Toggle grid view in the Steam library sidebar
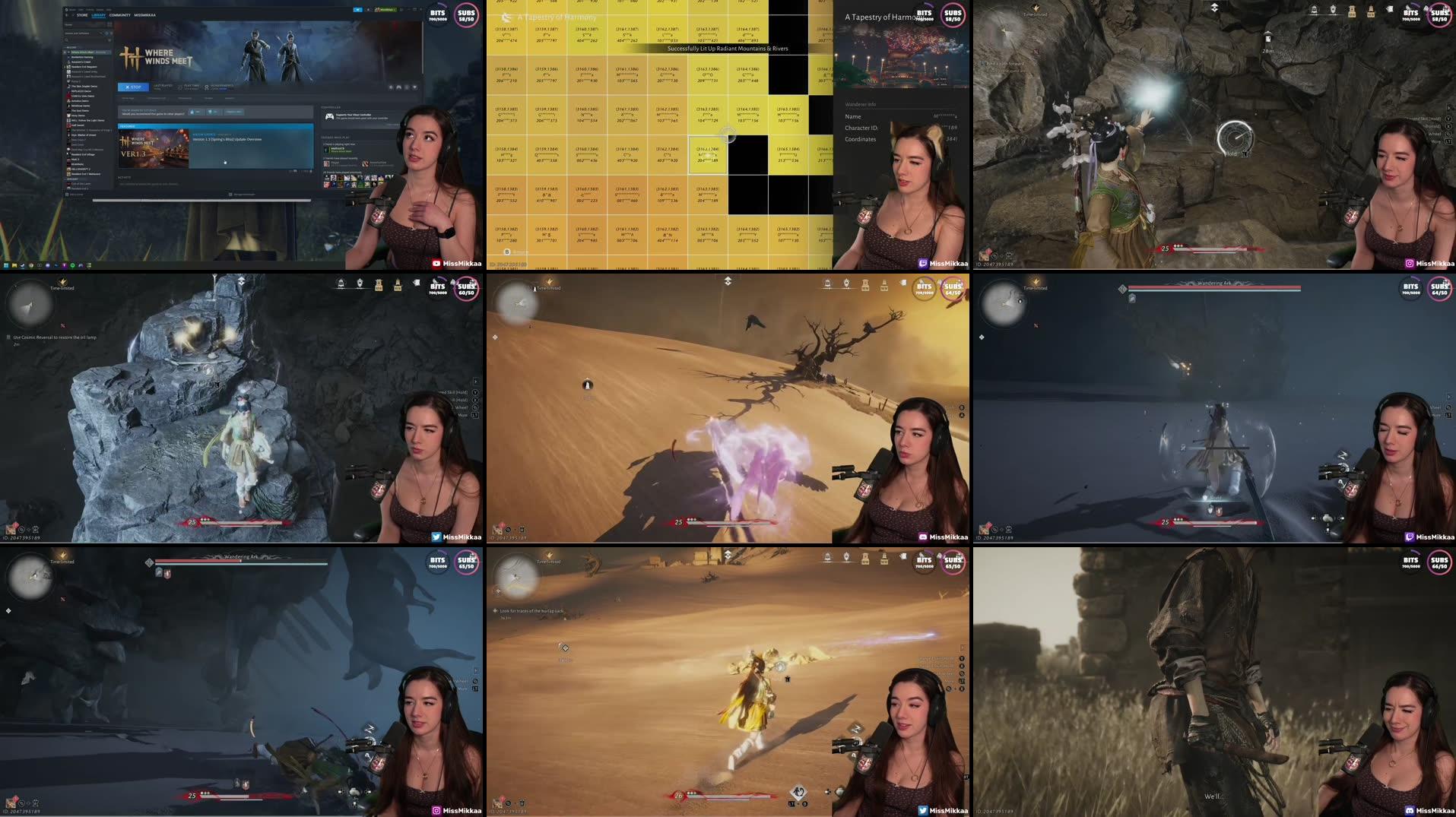1456x817 pixels. tap(109, 24)
